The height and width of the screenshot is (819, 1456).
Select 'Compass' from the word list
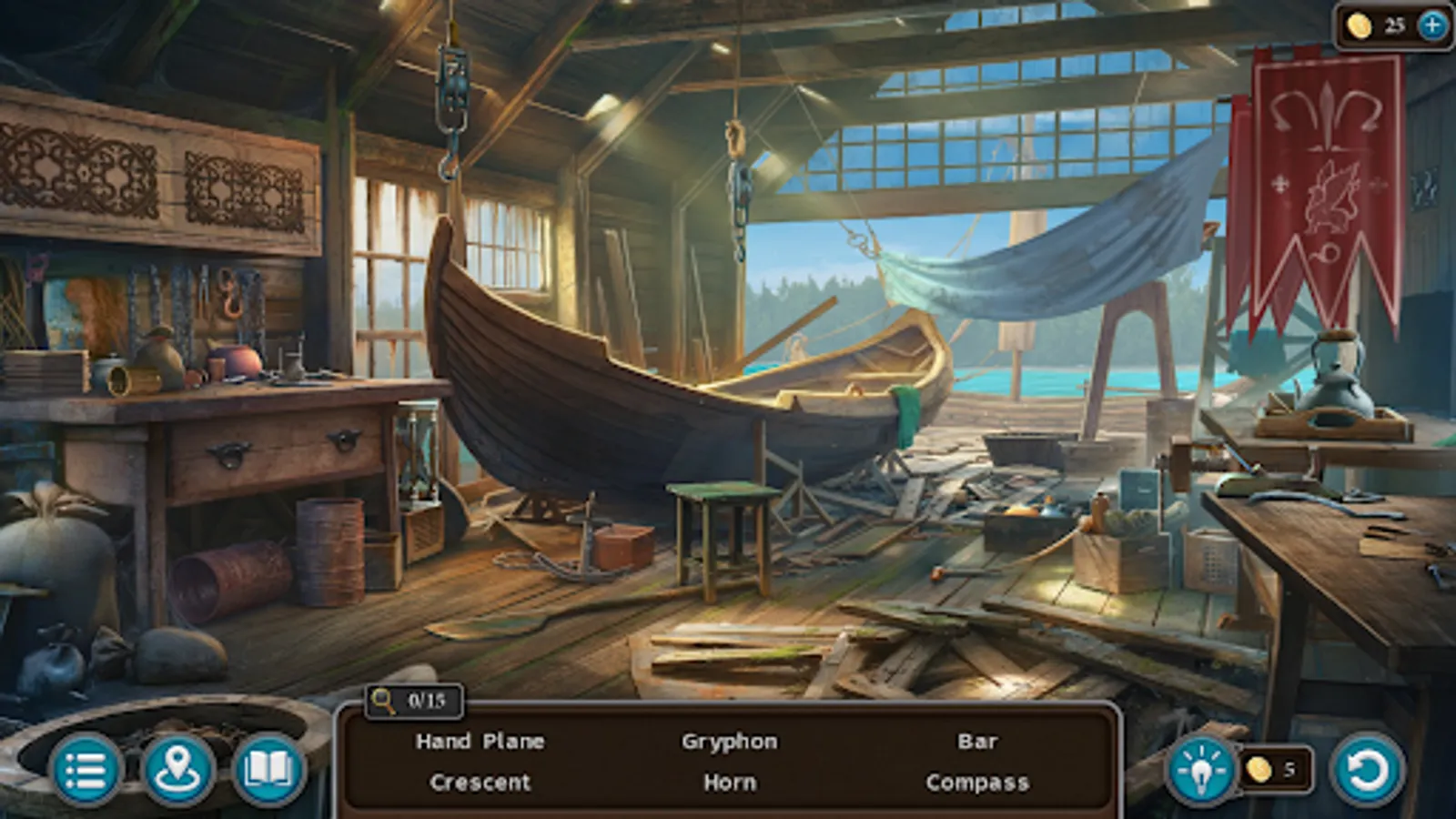[978, 782]
